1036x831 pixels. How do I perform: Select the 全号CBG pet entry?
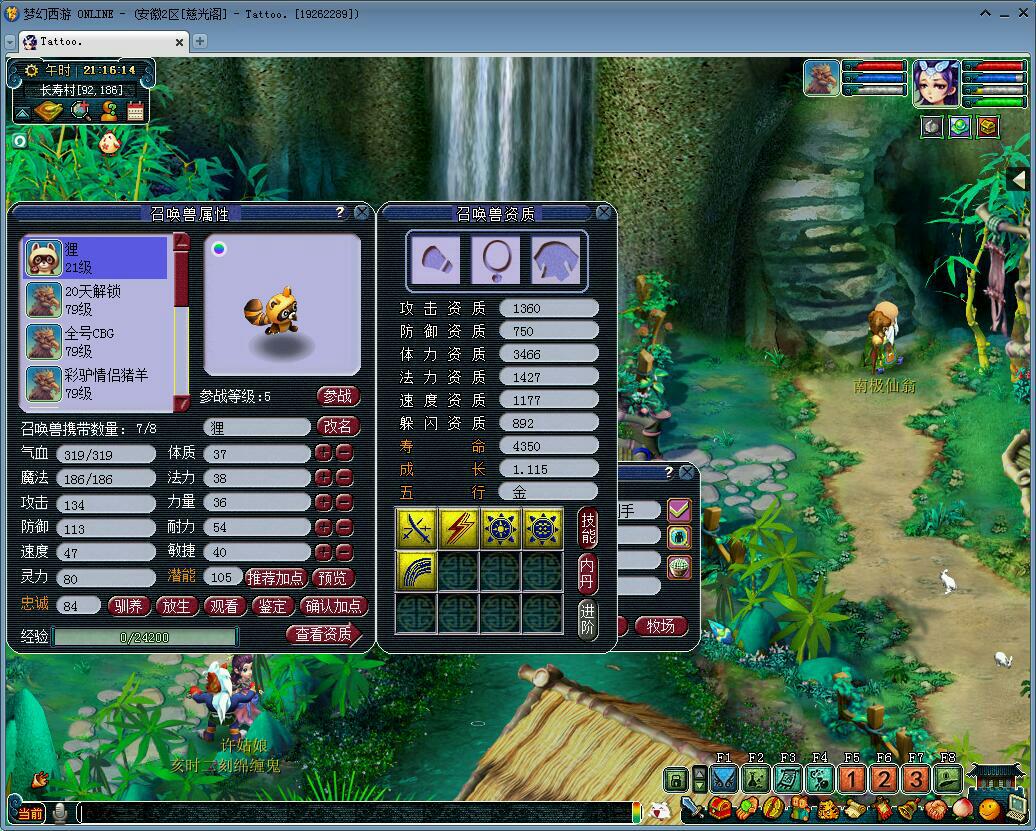tap(95, 342)
